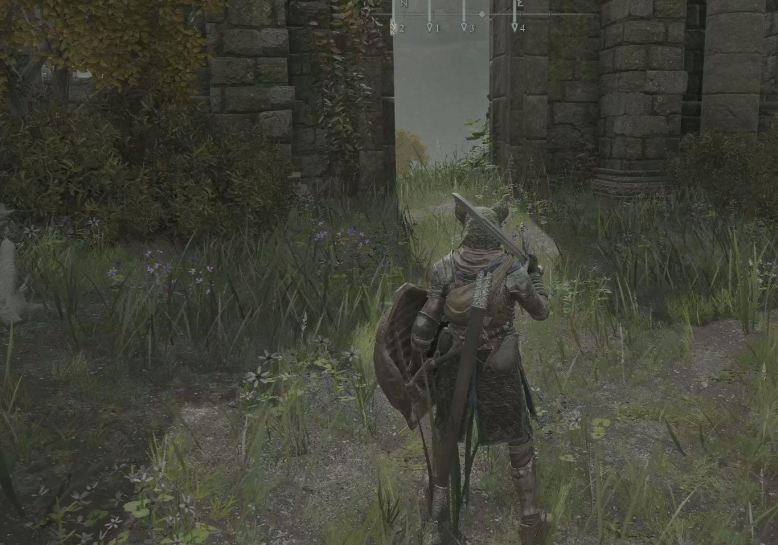The width and height of the screenshot is (778, 545).
Task: Choose compass marker number 4
Action: pos(516,27)
